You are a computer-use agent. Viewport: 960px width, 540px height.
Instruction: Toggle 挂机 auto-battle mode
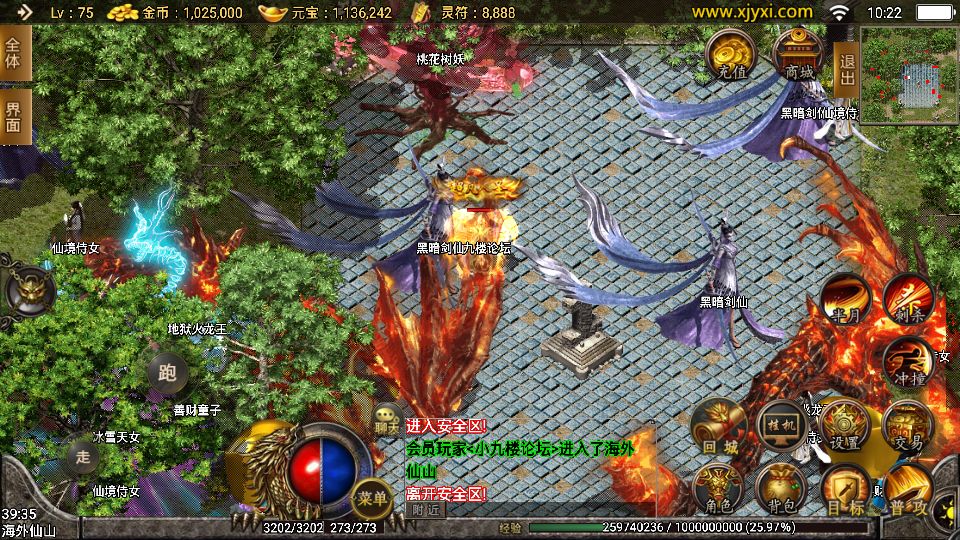(x=781, y=426)
